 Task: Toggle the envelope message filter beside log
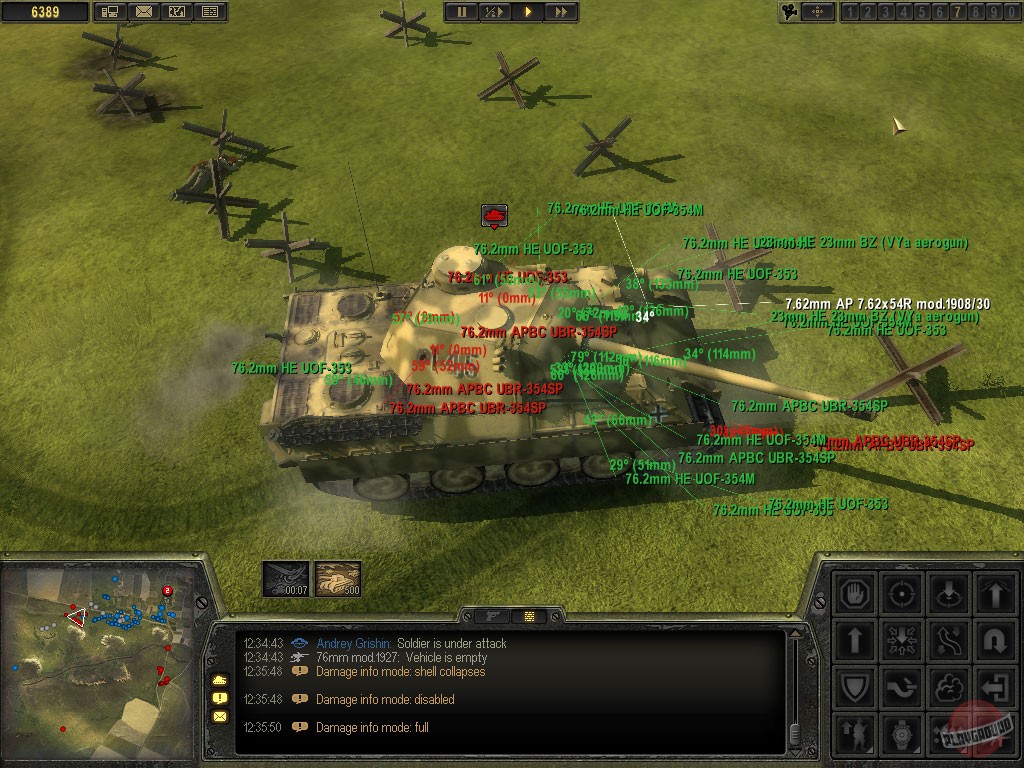pos(219,716)
